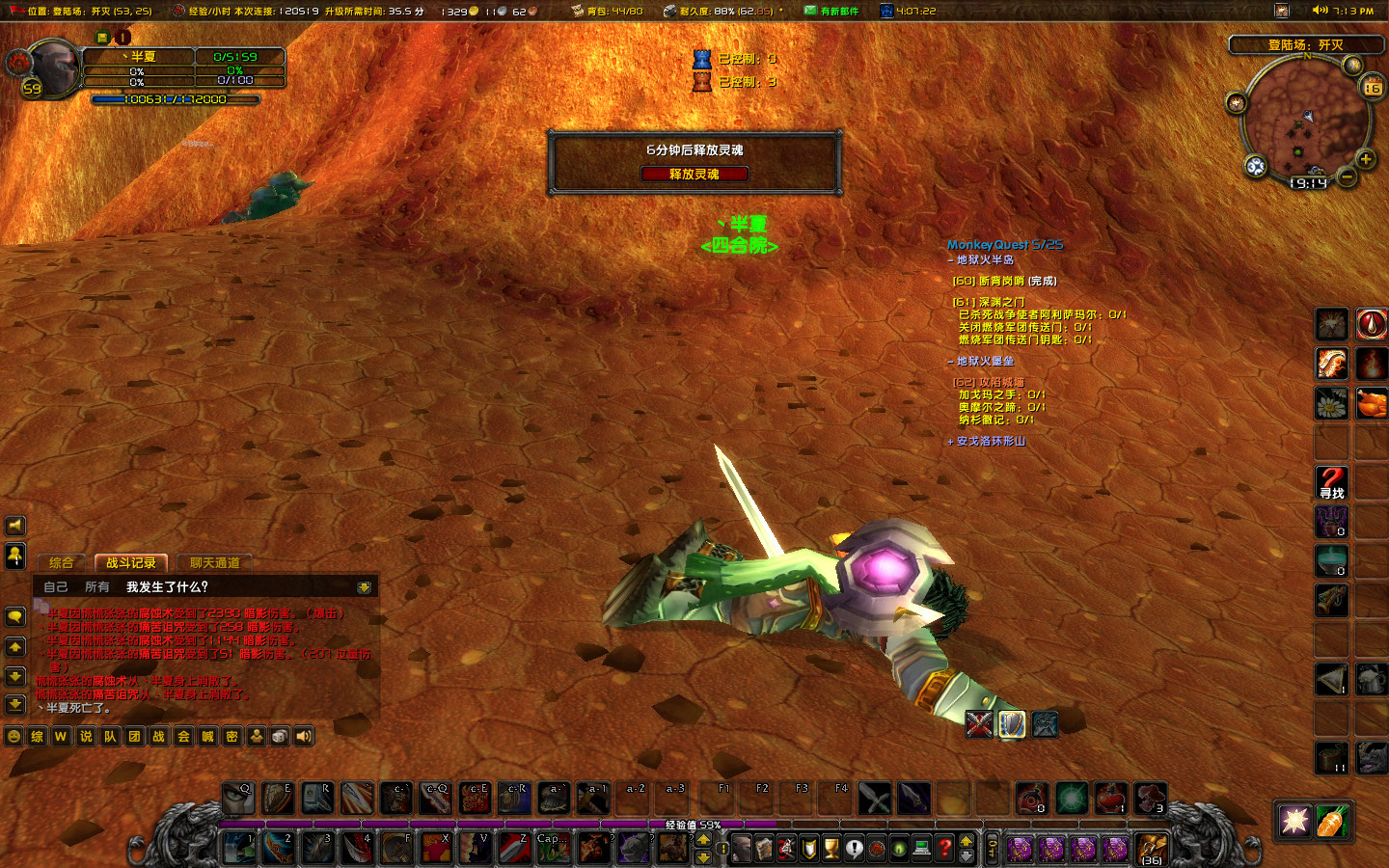Zoom out the minimap with minus button
Screen dimensions: 1389x868
point(1348,177)
